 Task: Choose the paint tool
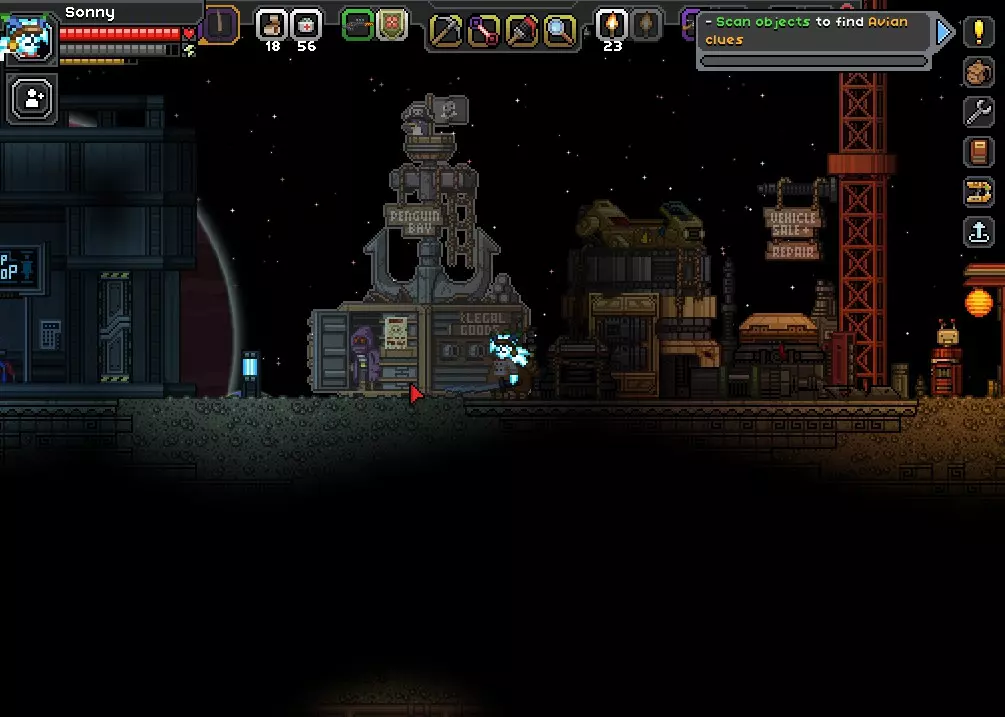click(x=522, y=30)
